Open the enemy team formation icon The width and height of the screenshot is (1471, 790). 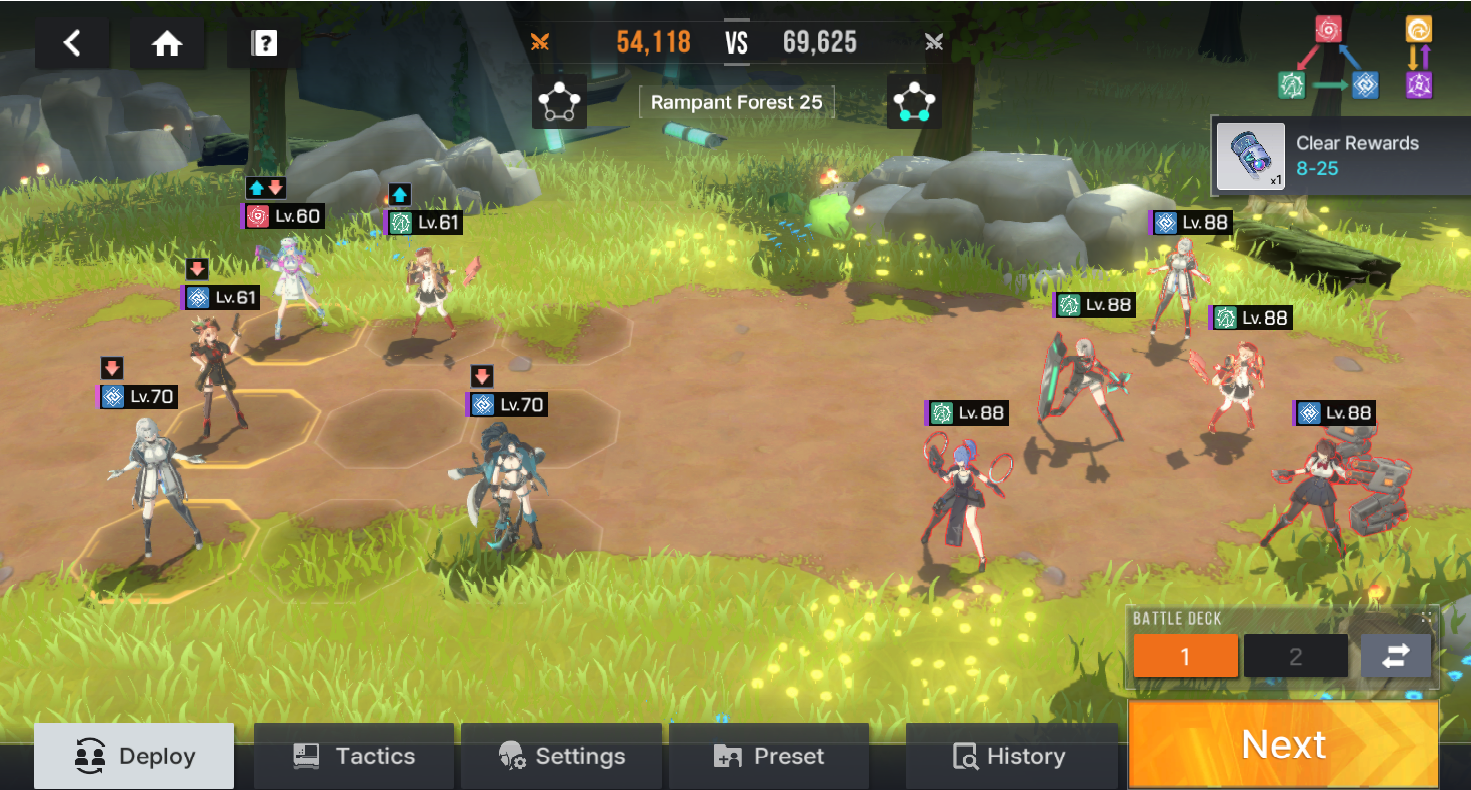click(x=914, y=102)
